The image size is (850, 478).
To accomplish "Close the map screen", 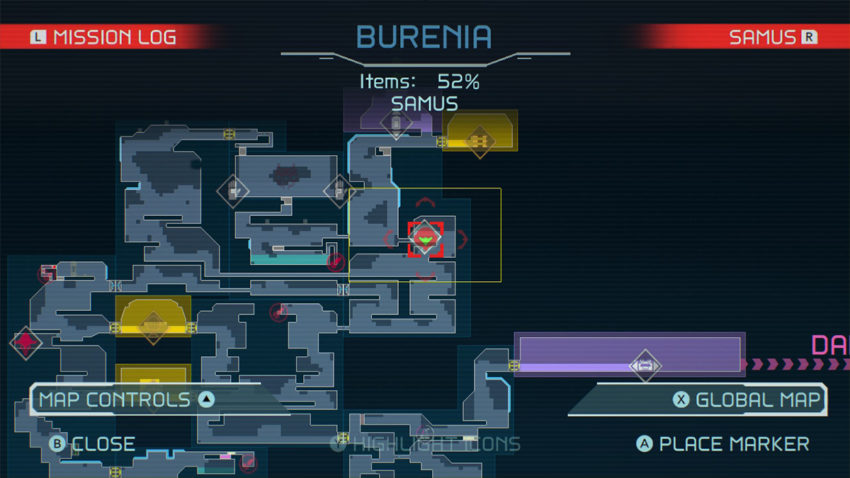I will [92, 443].
